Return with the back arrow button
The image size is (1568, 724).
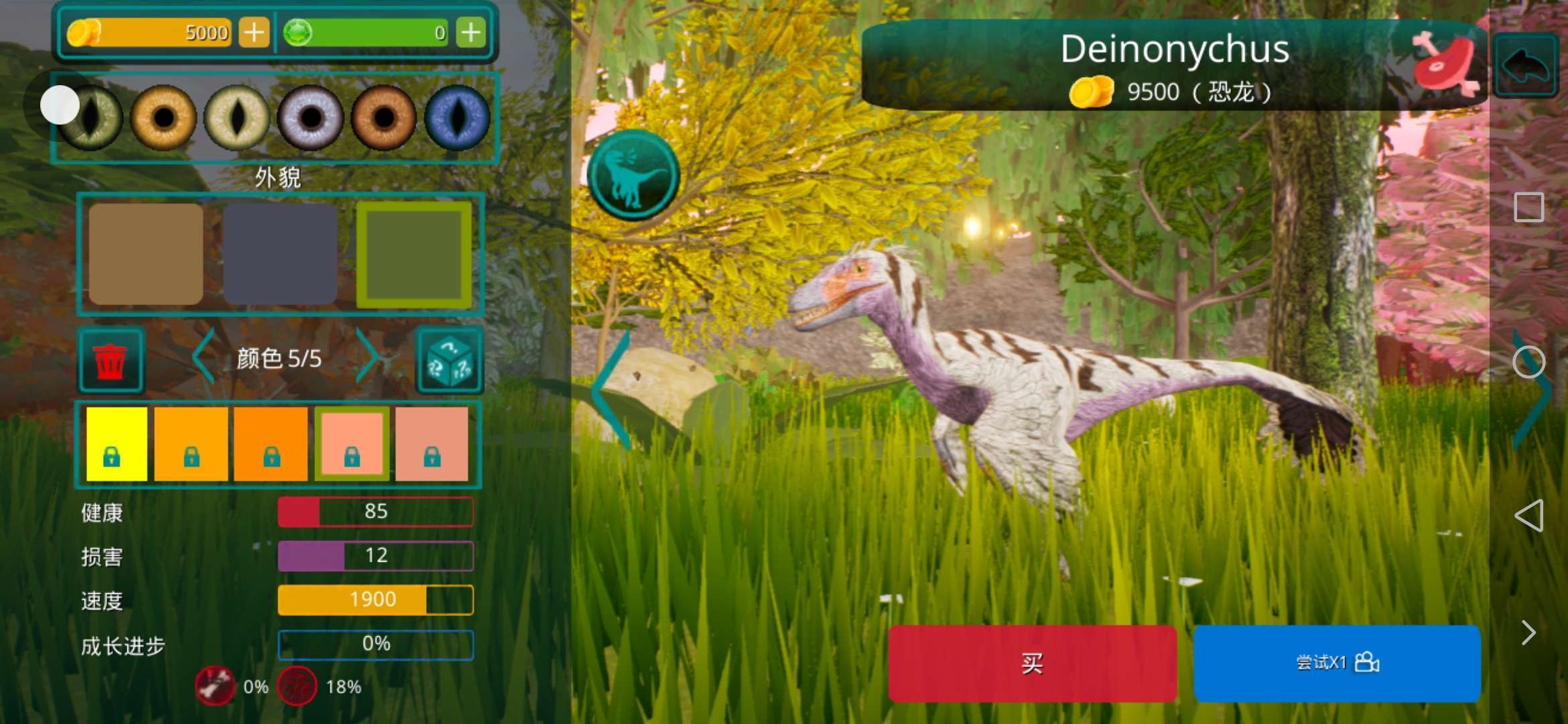(1526, 65)
